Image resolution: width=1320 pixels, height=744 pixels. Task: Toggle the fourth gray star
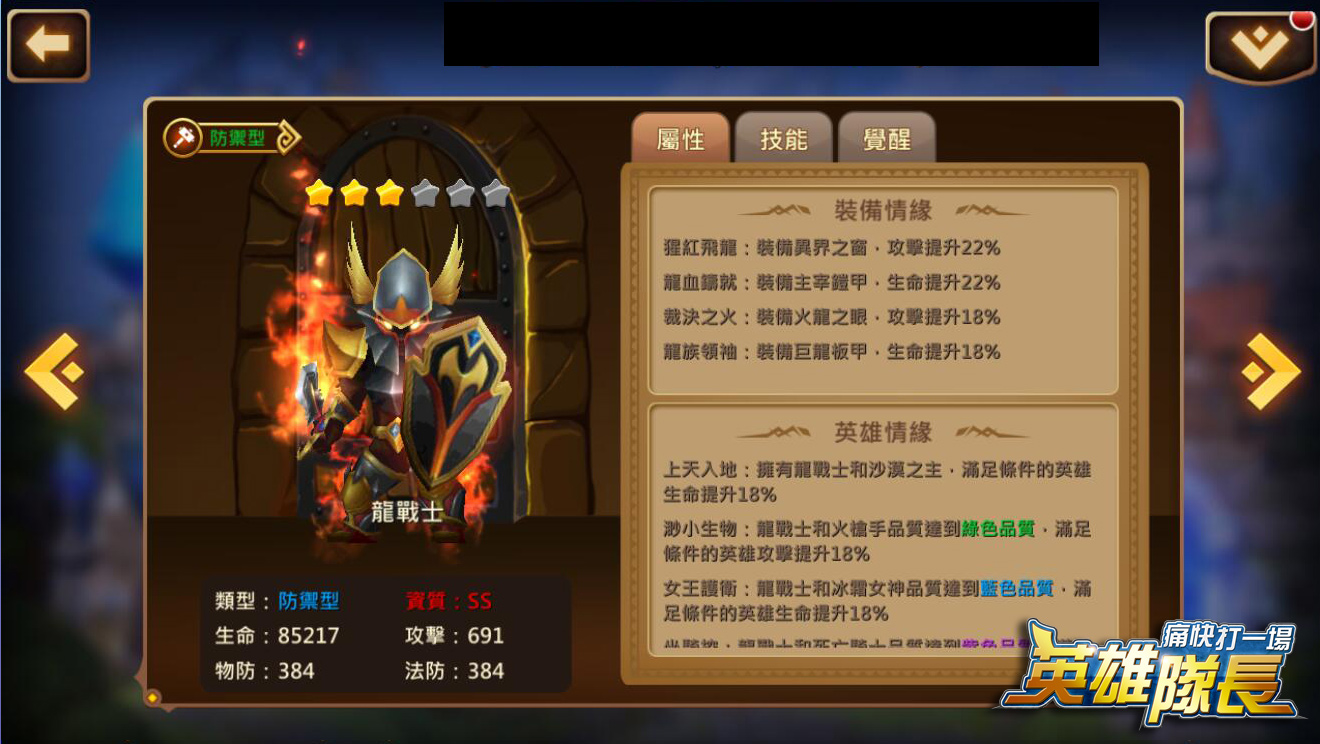(424, 191)
